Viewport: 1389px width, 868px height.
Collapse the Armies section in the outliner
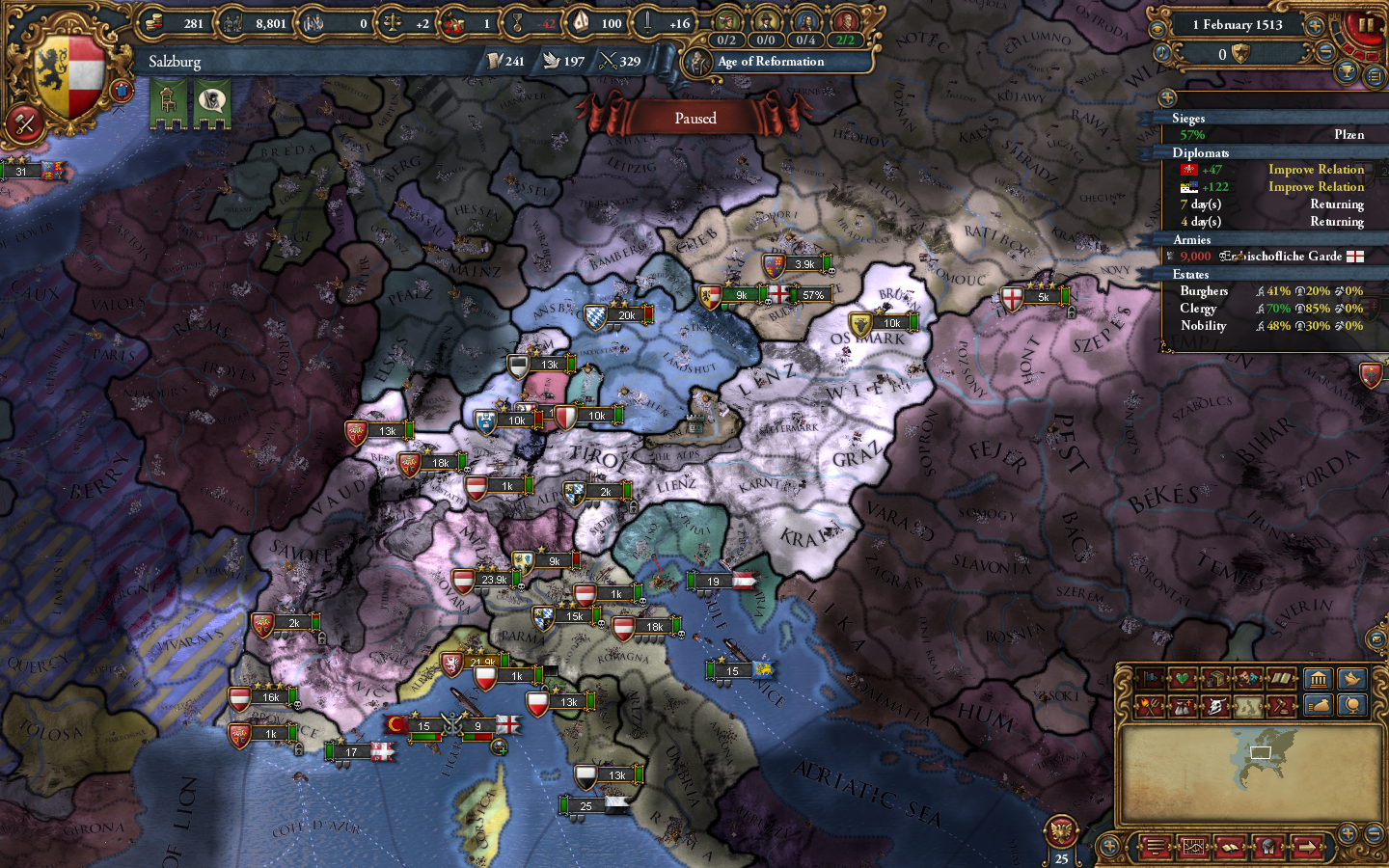tap(1191, 239)
